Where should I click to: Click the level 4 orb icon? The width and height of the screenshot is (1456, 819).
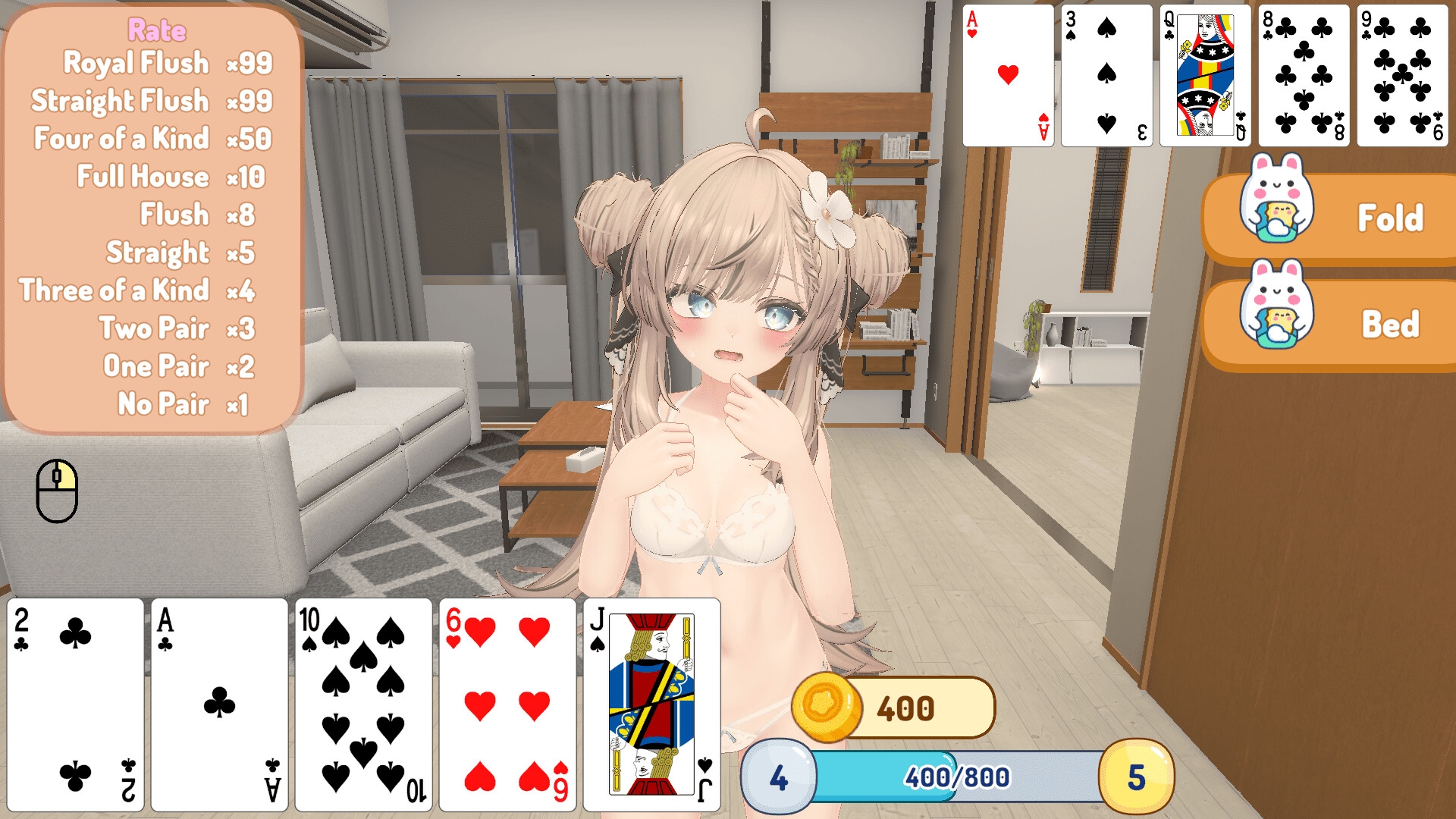[777, 775]
